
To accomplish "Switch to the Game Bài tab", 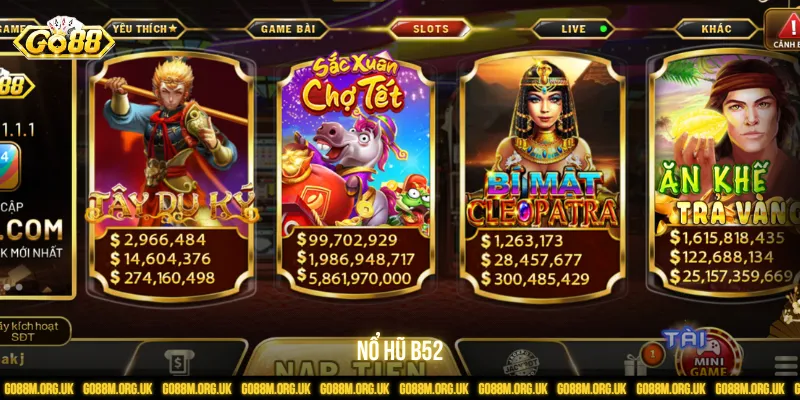I will pyautogui.click(x=289, y=29).
